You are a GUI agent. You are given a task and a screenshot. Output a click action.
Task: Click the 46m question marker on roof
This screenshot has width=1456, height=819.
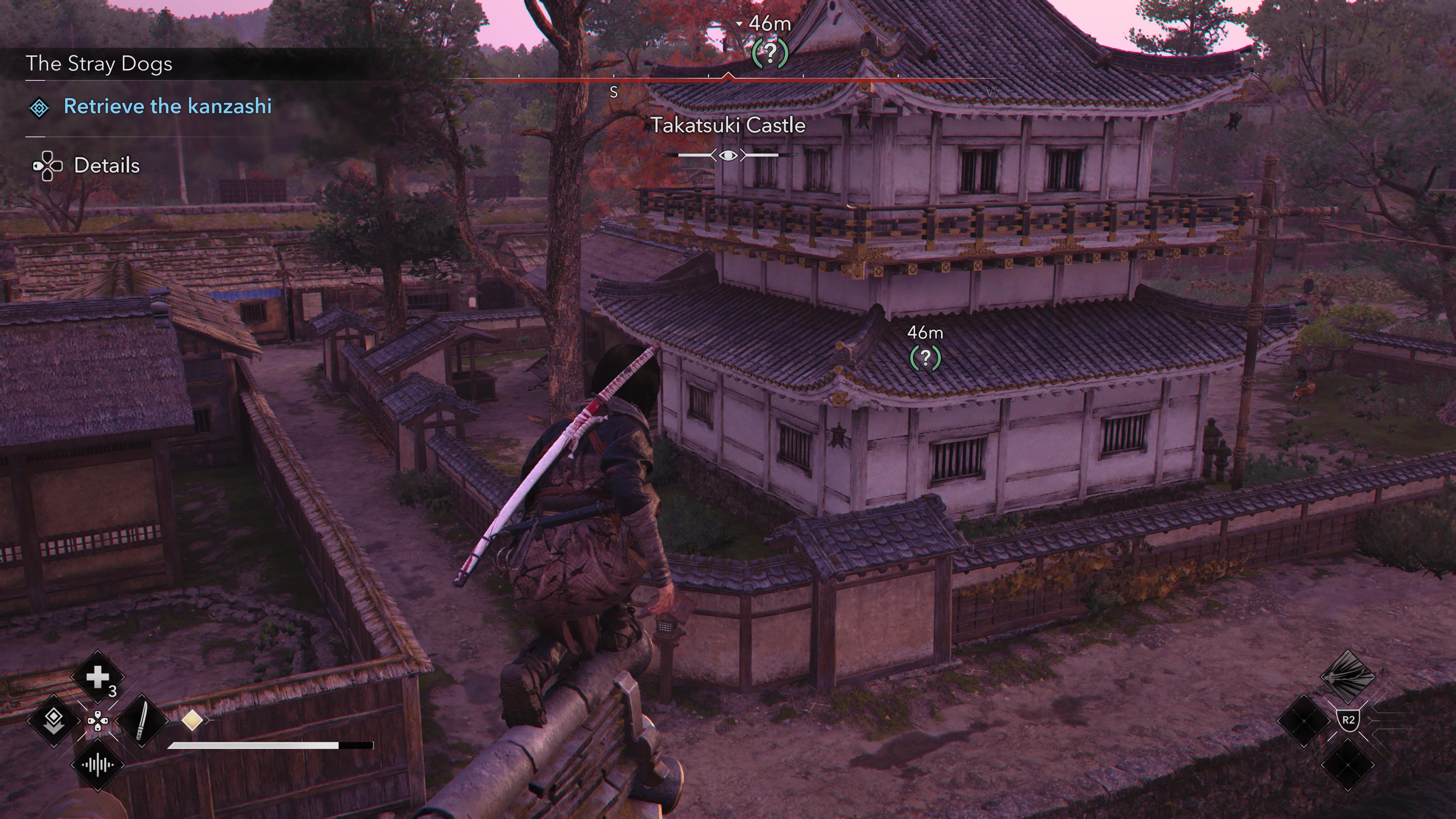925,357
